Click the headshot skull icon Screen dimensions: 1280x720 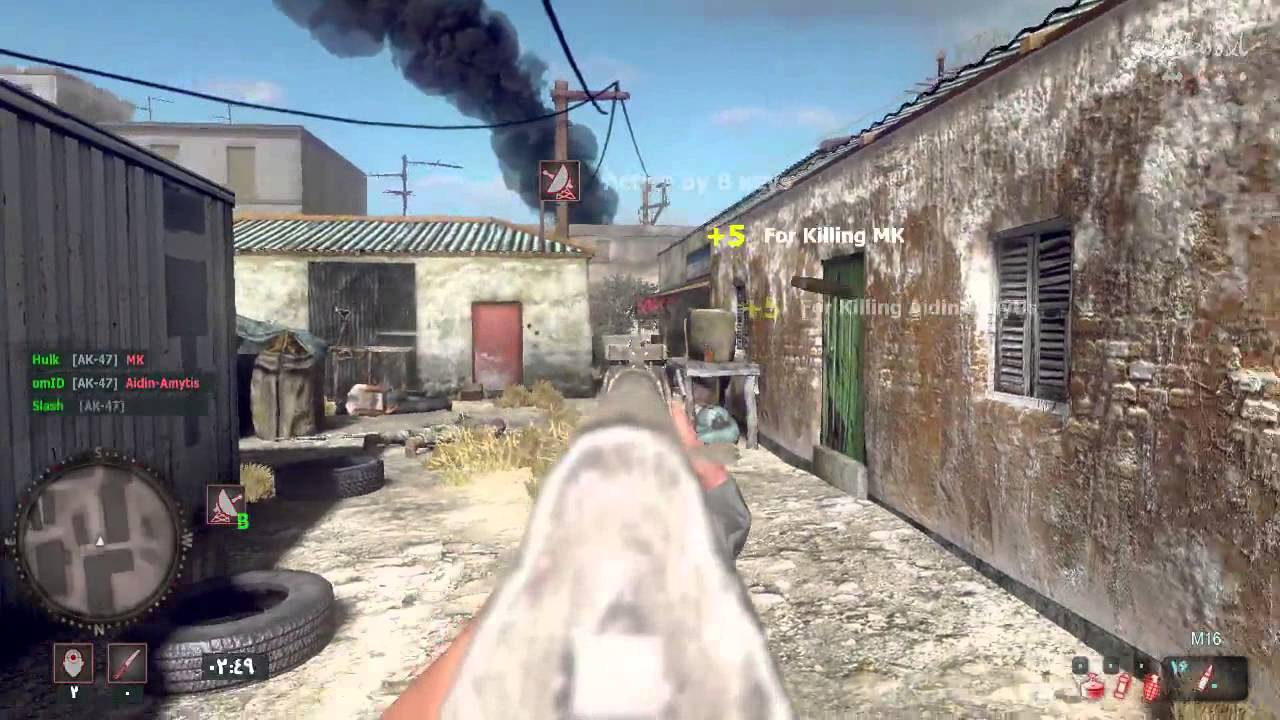coord(72,663)
